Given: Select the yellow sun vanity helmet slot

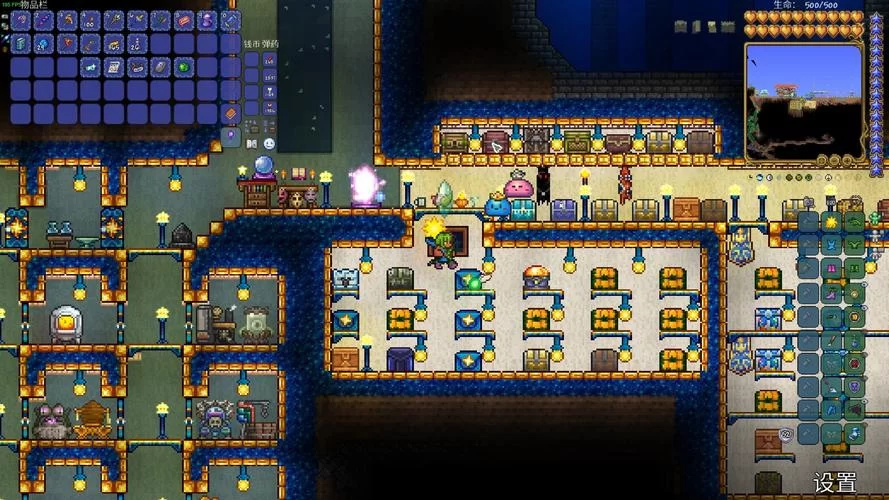Looking at the screenshot, I should click(831, 221).
